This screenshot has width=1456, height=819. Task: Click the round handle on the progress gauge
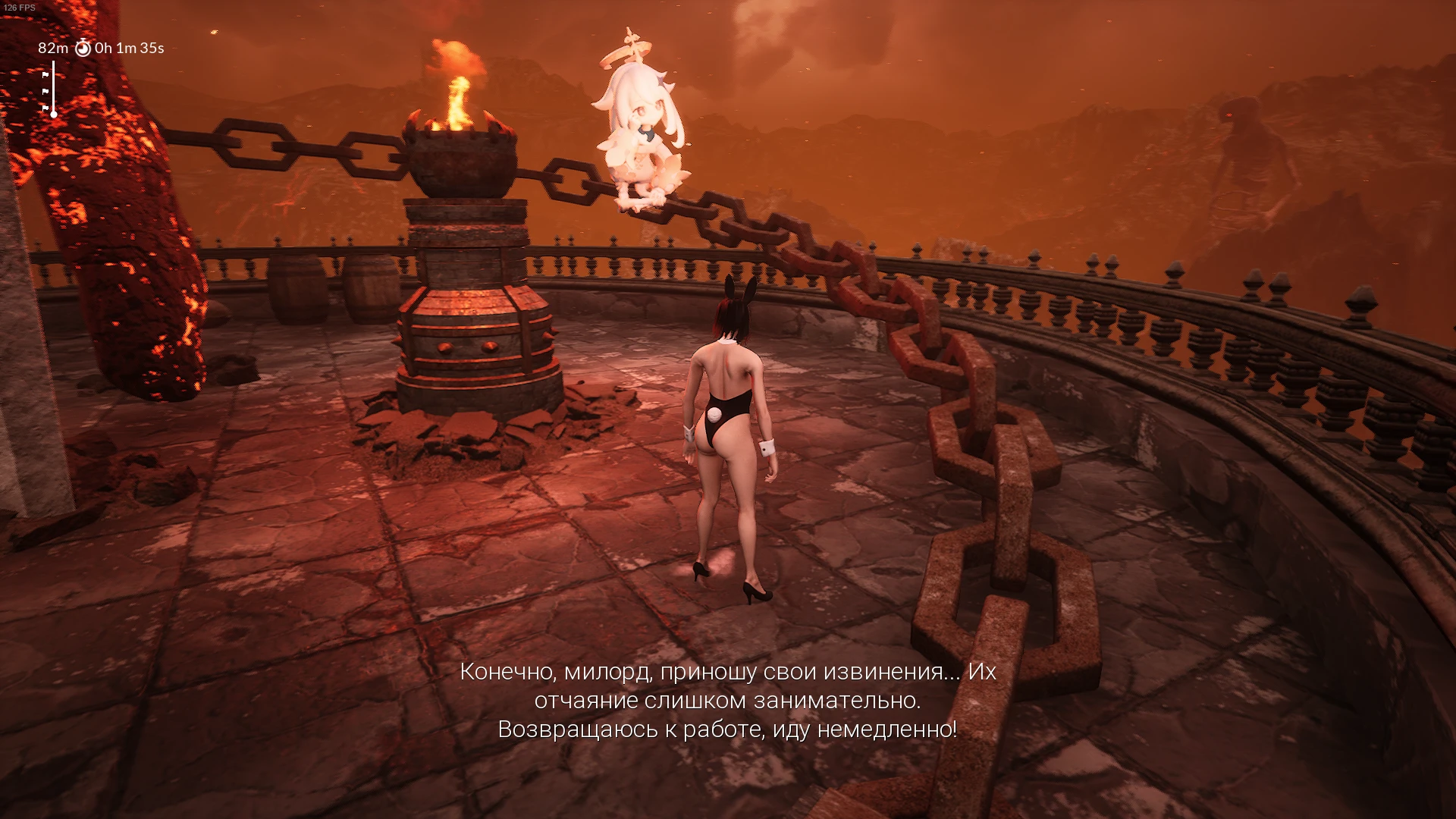[x=54, y=115]
